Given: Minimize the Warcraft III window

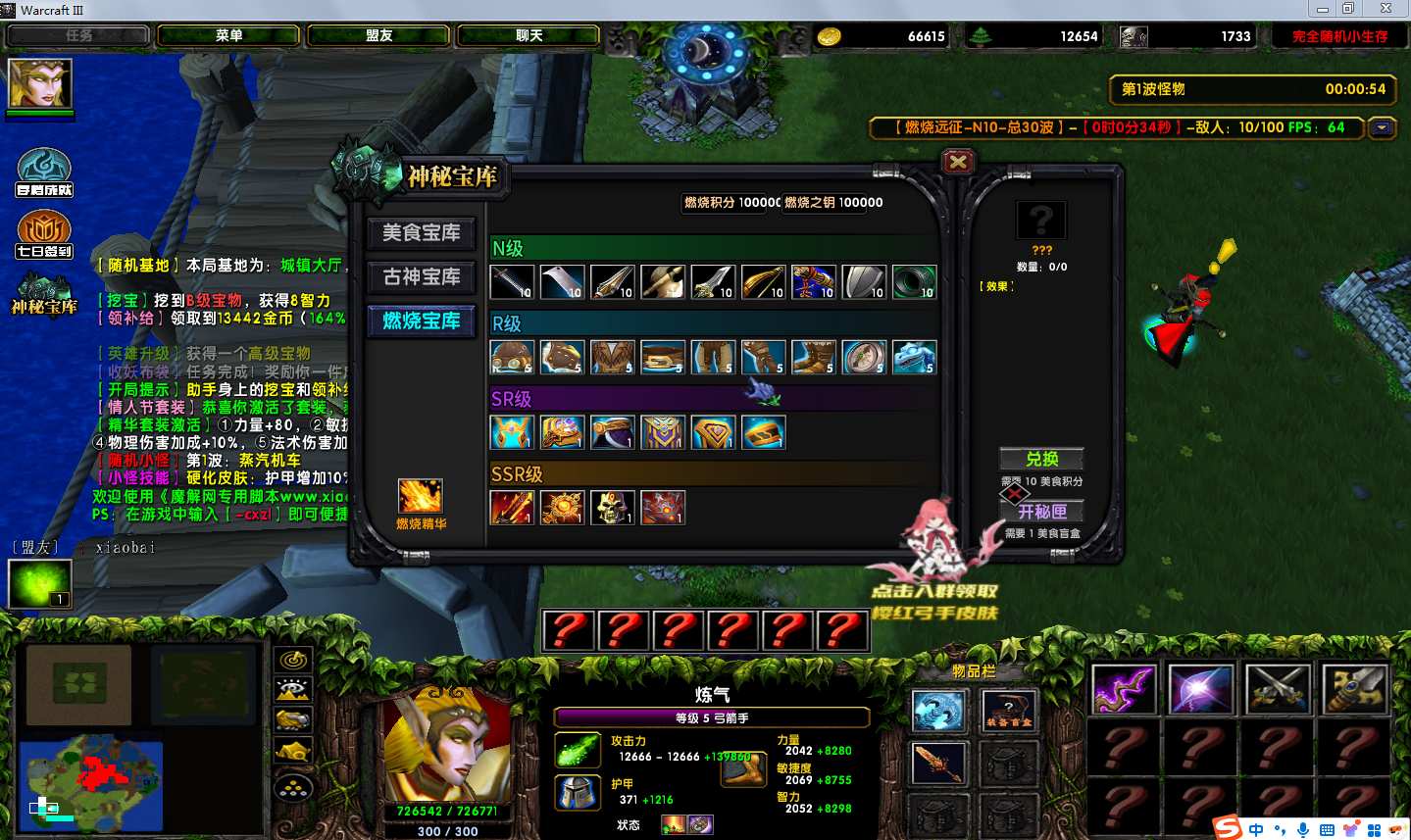Looking at the screenshot, I should coord(1322,9).
